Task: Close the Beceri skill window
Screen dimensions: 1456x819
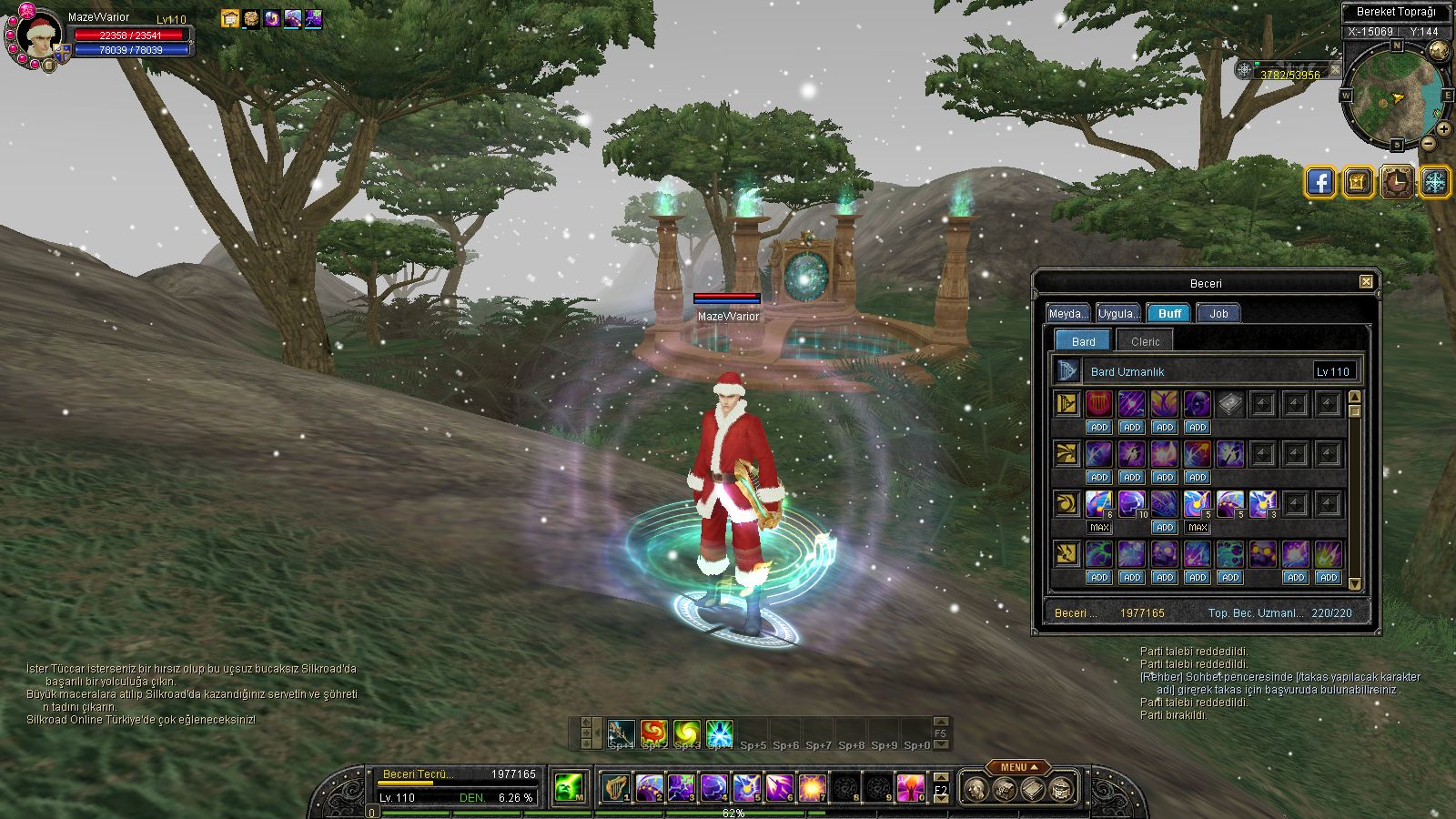Action: click(x=1366, y=282)
